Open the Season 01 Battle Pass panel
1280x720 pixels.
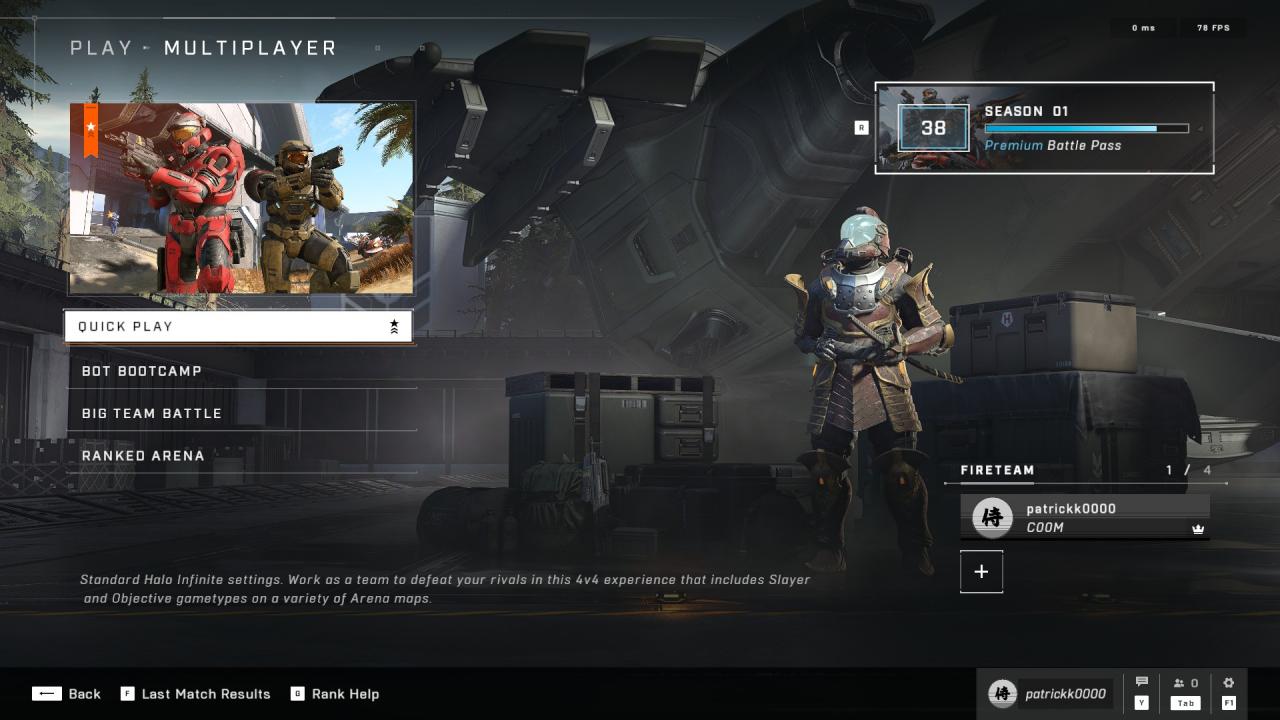click(x=1044, y=128)
